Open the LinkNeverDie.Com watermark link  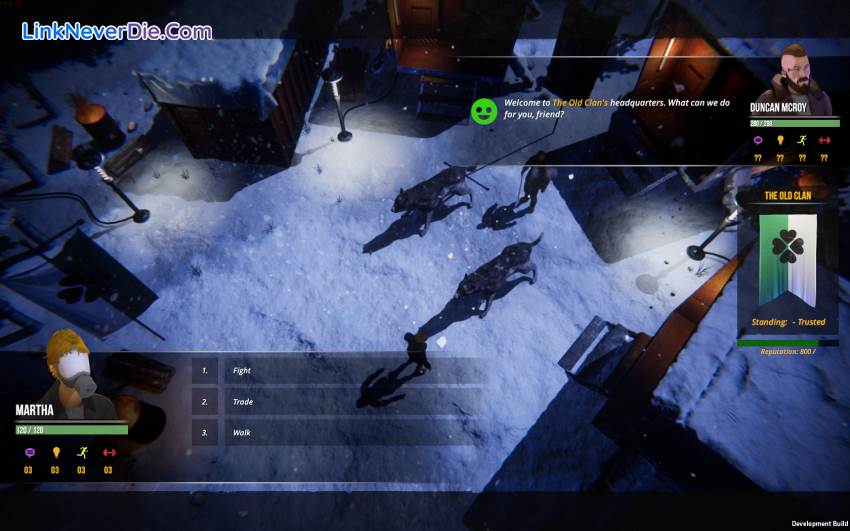(116, 31)
